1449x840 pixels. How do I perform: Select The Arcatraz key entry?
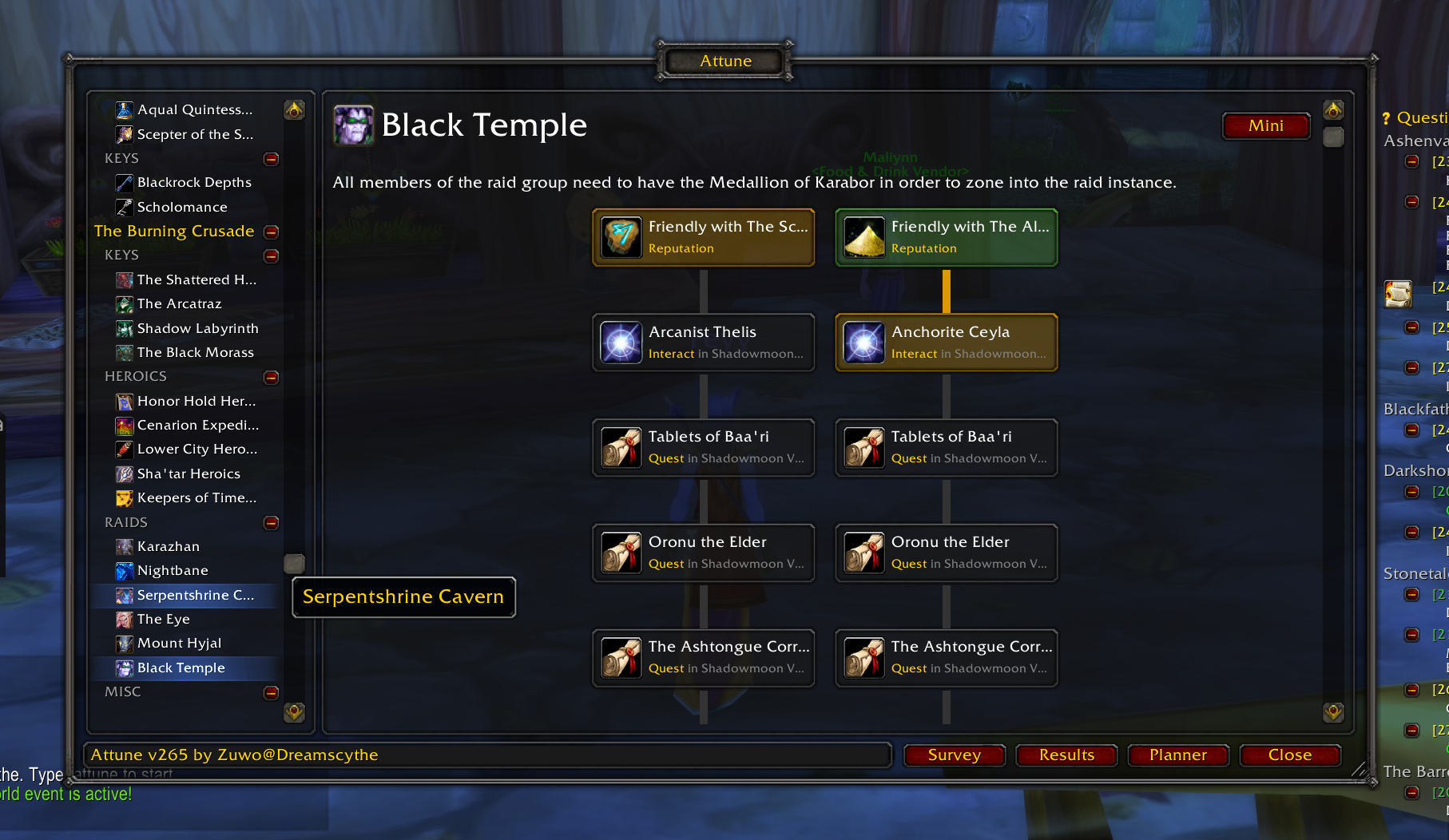coord(179,303)
